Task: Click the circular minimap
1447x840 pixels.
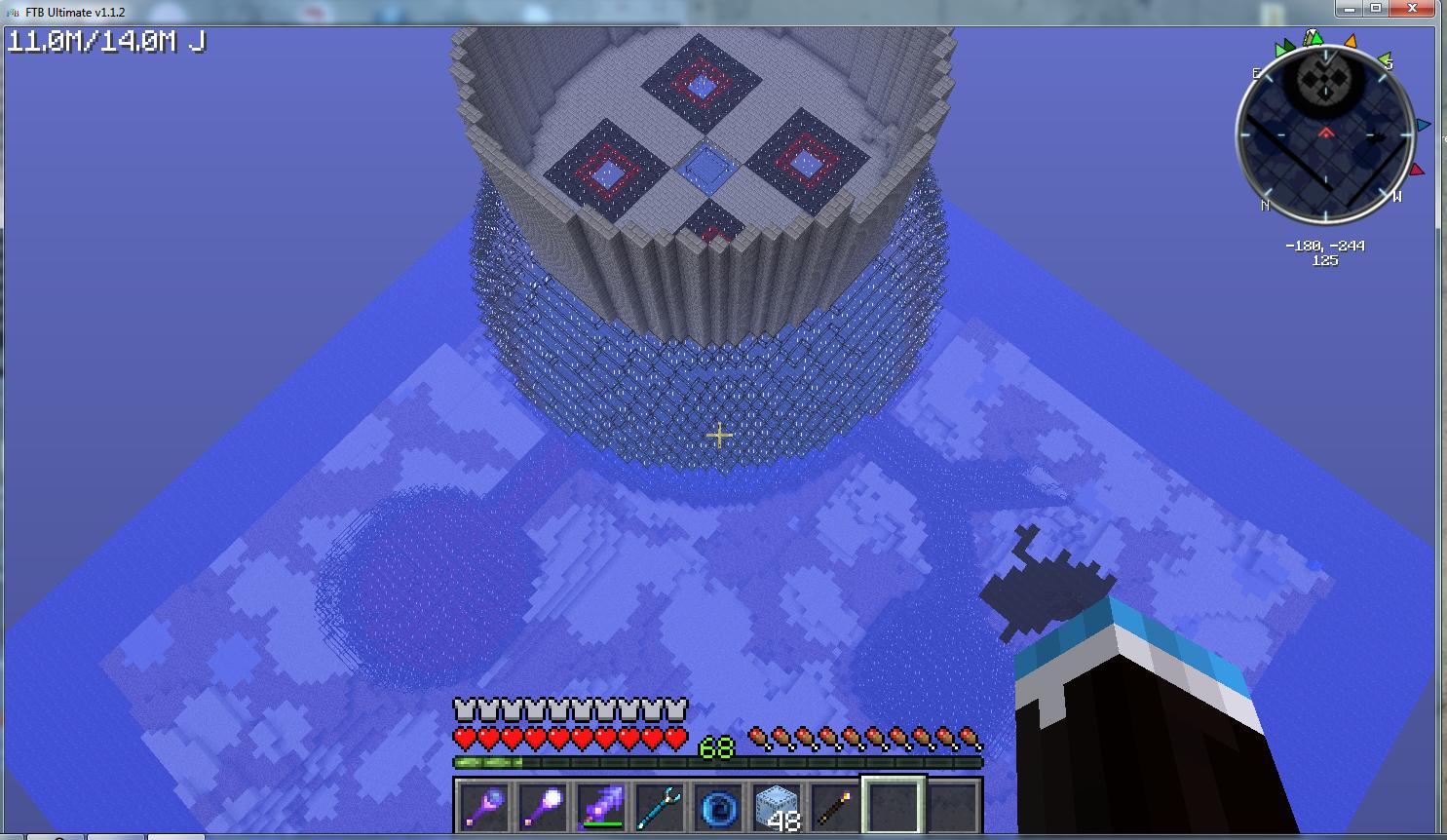Action: pos(1325,136)
